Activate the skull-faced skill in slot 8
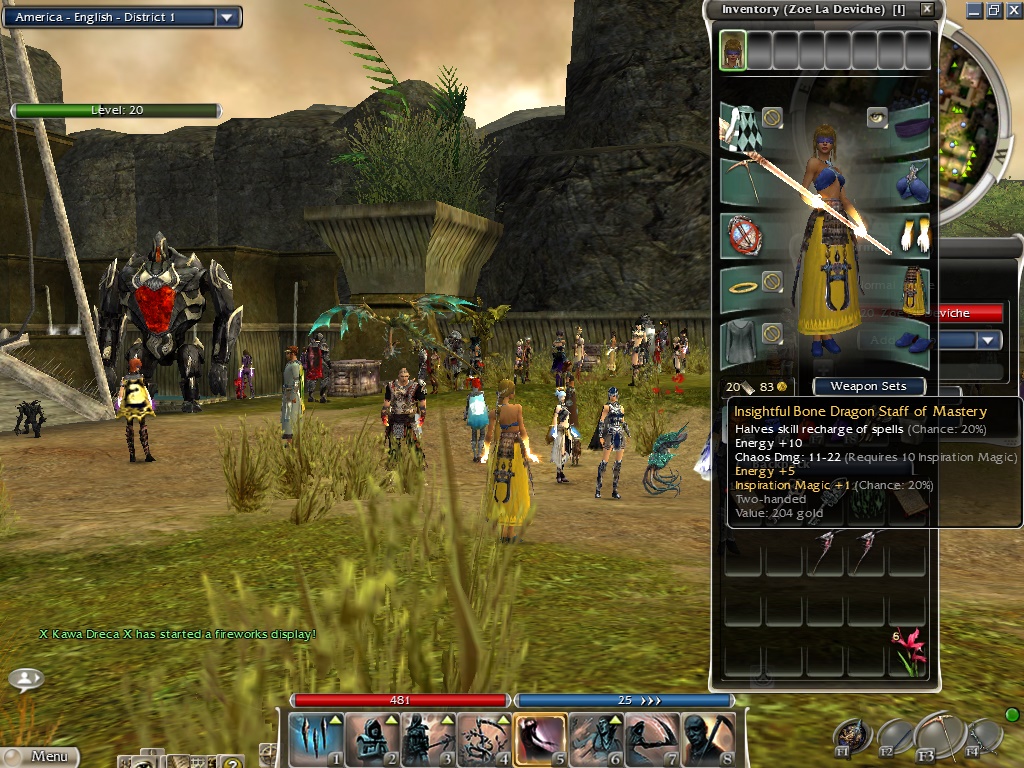Viewport: 1024px width, 768px height. tap(709, 739)
